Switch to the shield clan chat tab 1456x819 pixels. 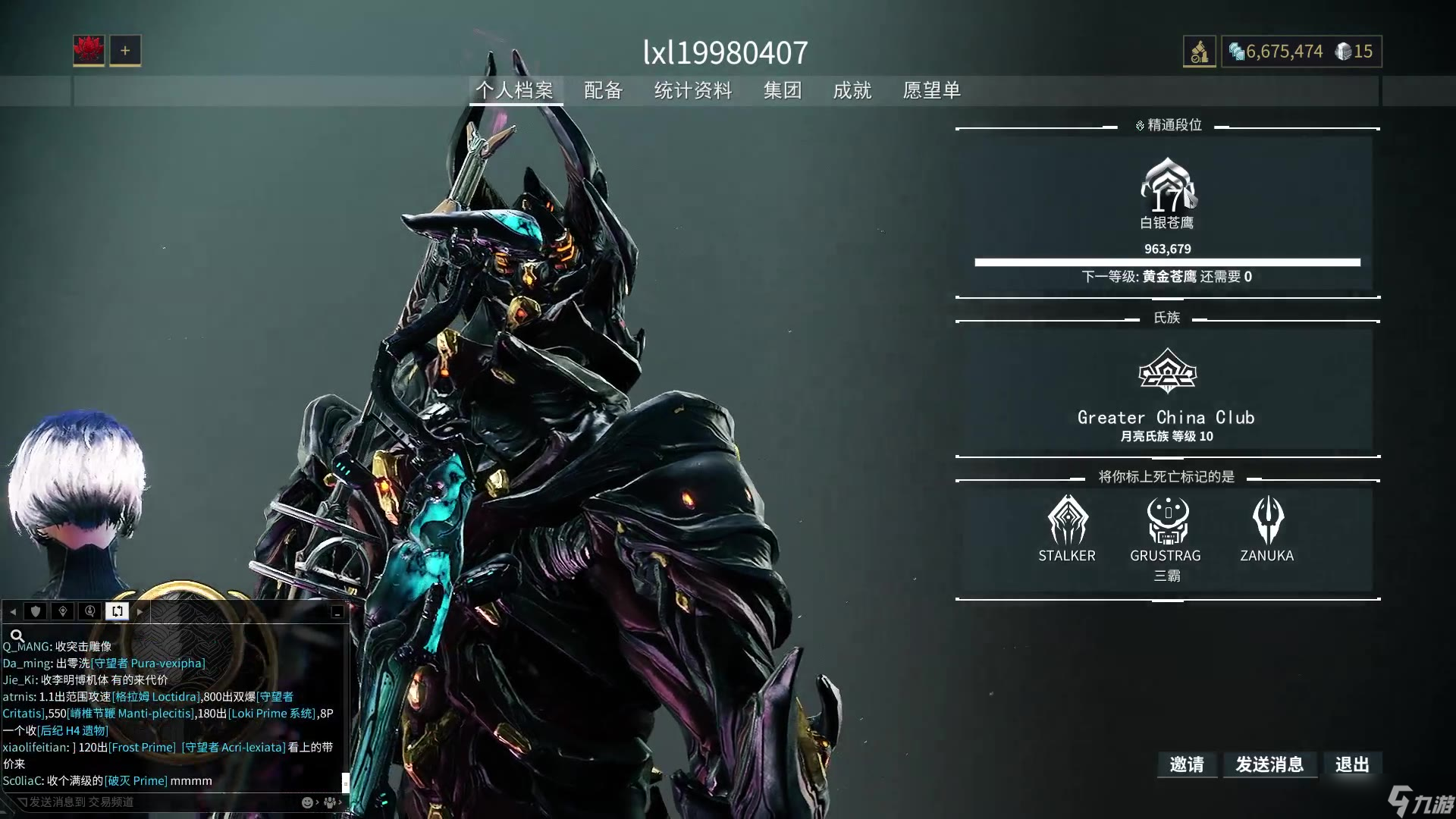pyautogui.click(x=36, y=611)
